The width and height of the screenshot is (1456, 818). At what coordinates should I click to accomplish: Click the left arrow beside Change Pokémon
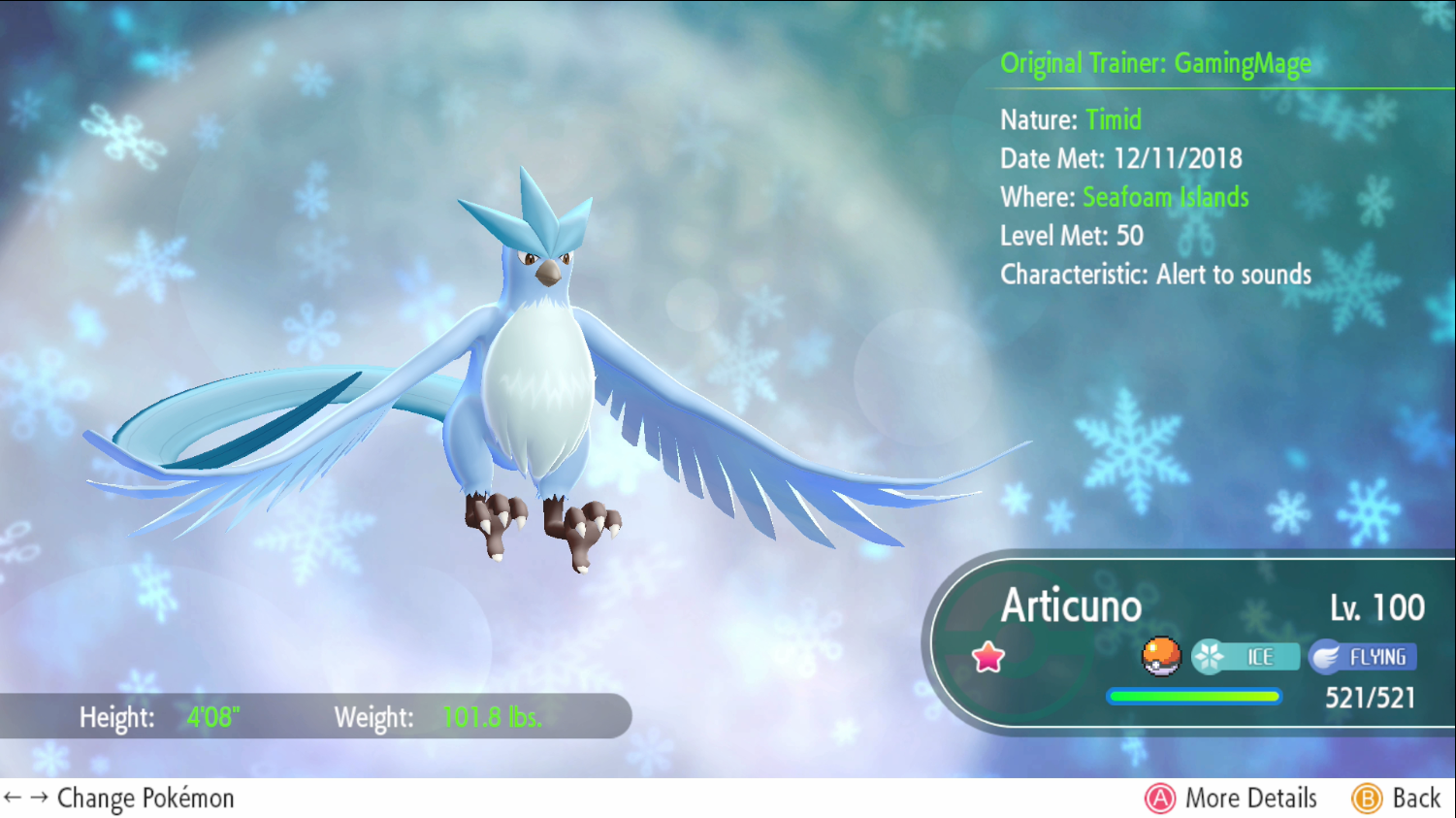[13, 798]
